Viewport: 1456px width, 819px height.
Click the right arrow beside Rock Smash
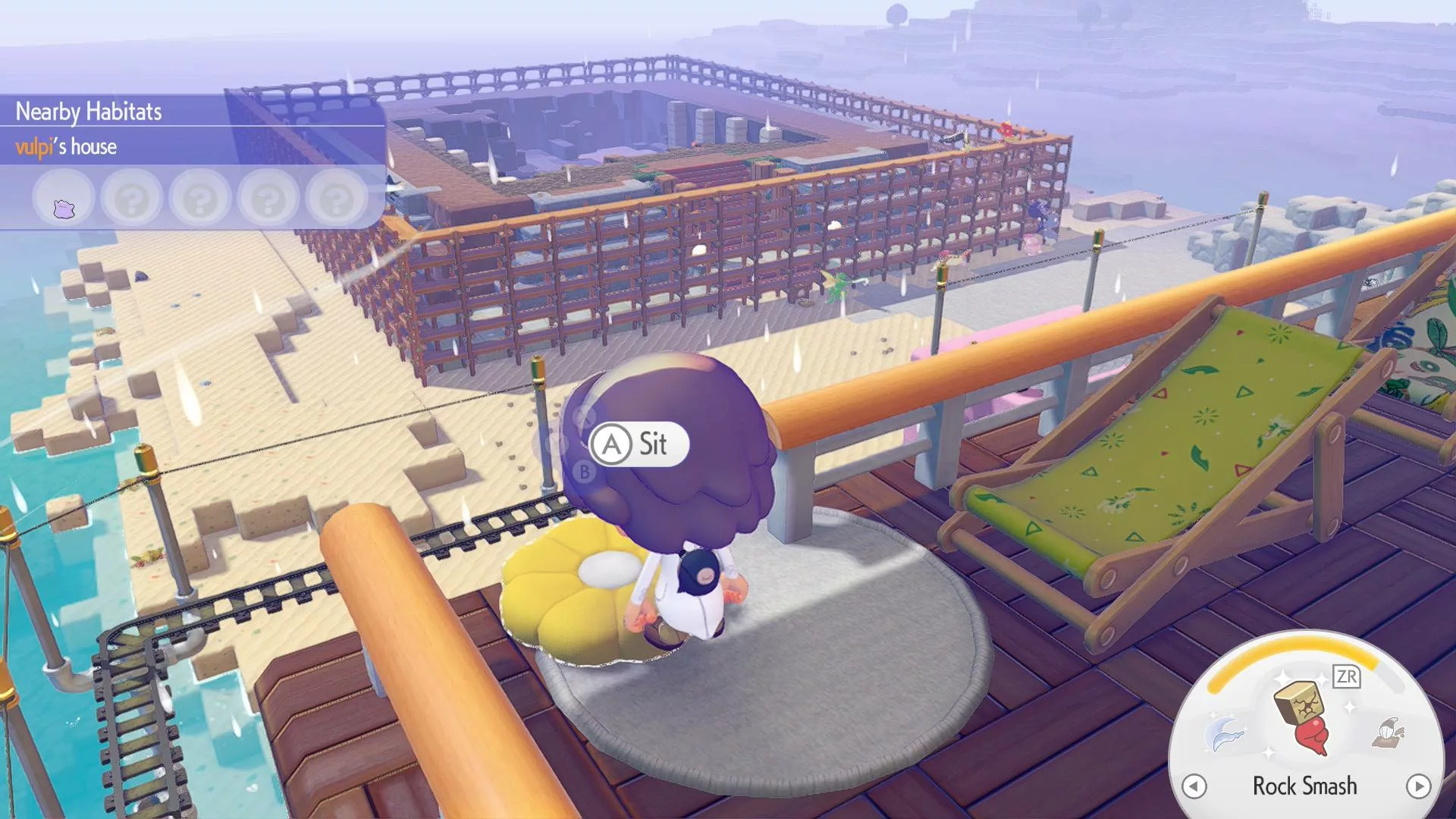coord(1418,786)
